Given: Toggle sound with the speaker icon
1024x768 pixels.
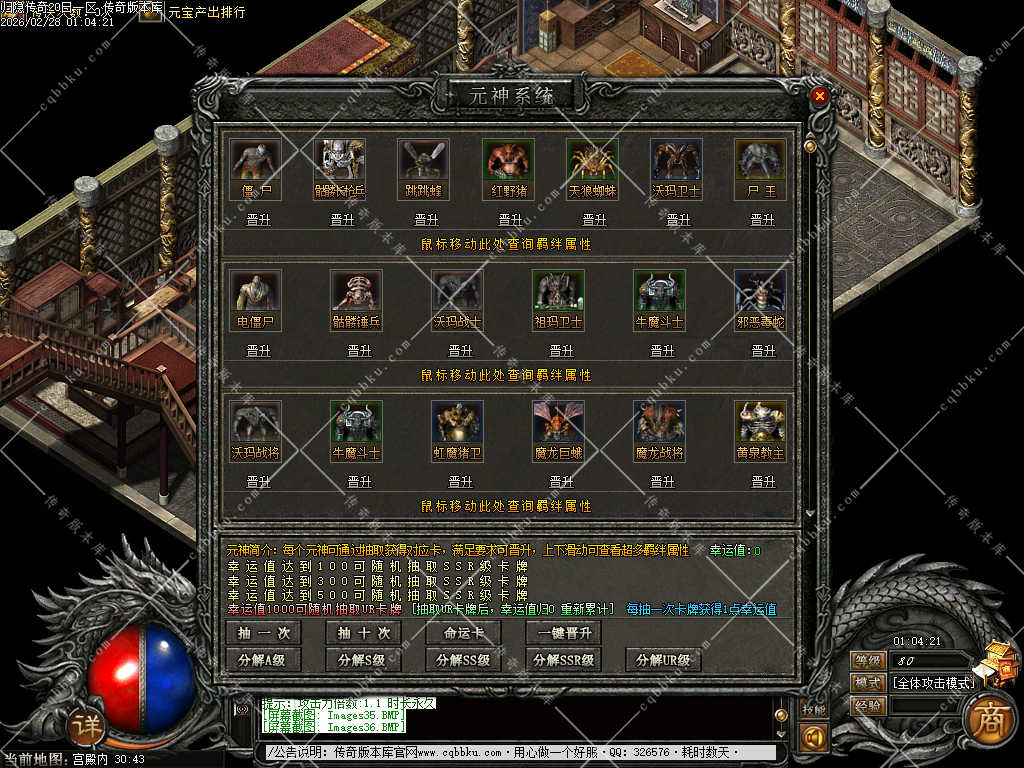Looking at the screenshot, I should click(x=813, y=738).
